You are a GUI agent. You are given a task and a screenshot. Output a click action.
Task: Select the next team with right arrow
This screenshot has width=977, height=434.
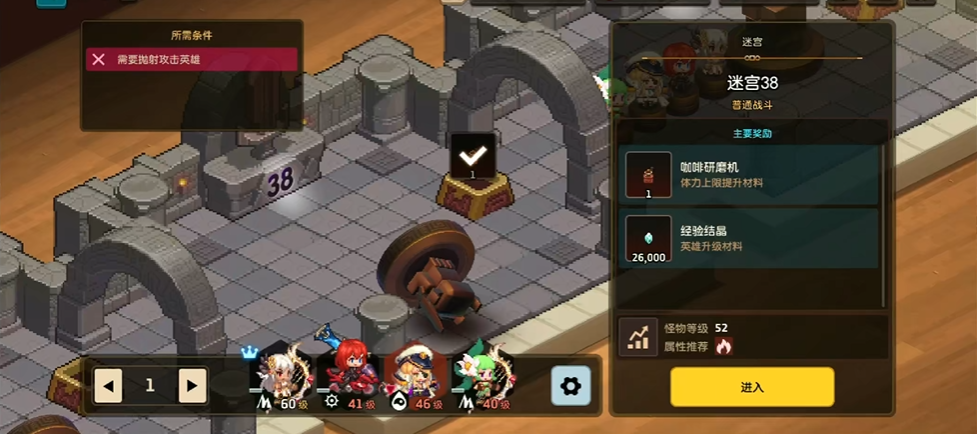click(x=192, y=385)
